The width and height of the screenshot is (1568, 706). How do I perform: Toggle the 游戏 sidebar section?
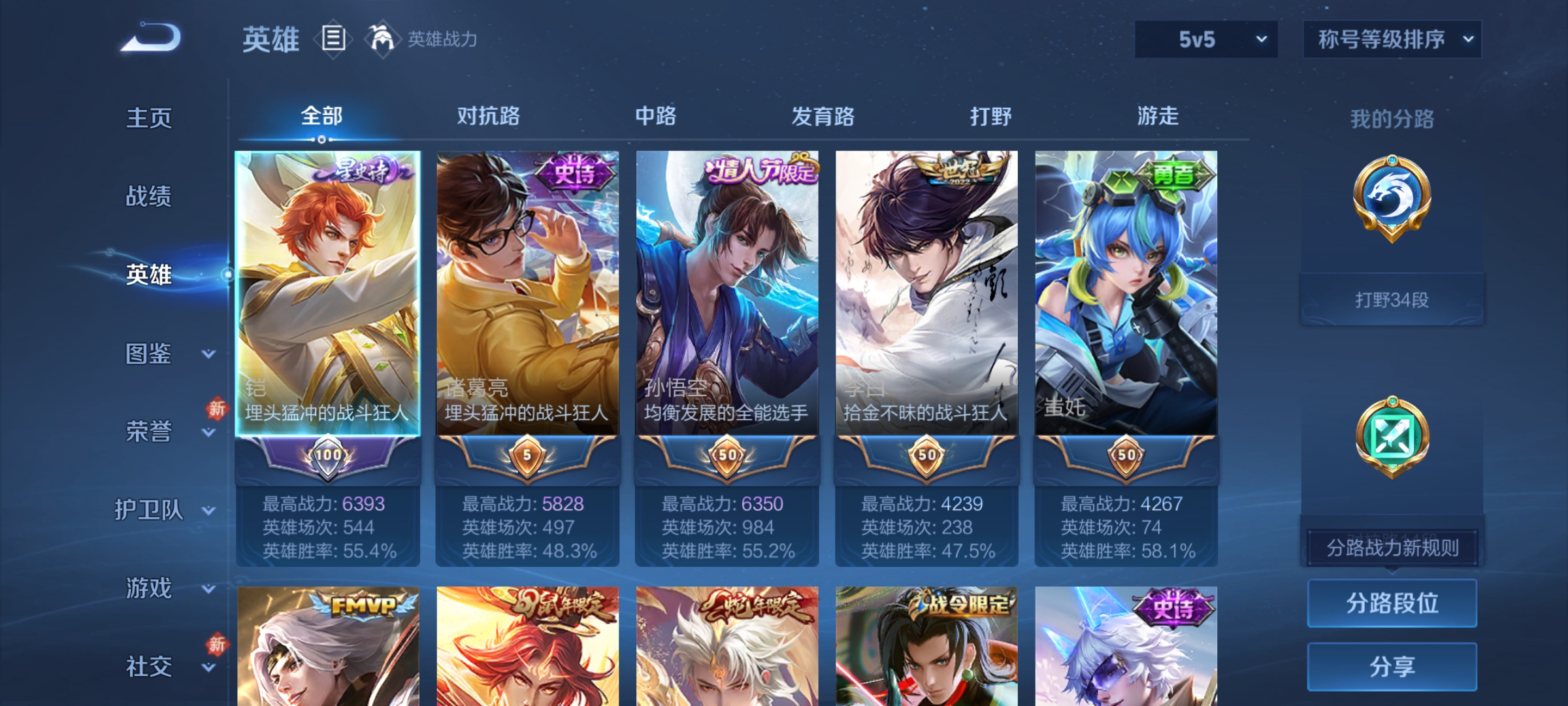(148, 588)
